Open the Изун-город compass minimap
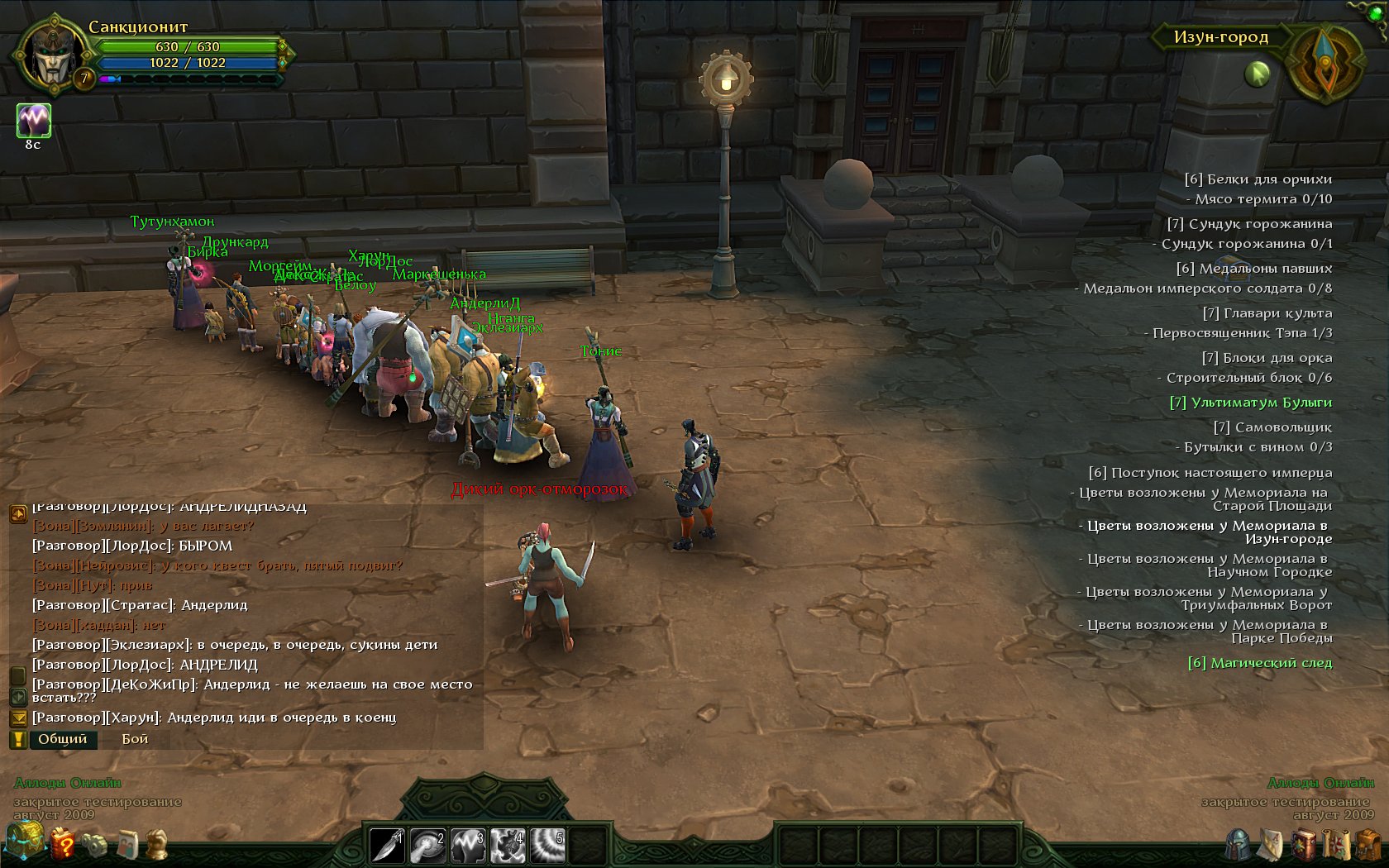This screenshot has height=868, width=1389. point(1325,63)
